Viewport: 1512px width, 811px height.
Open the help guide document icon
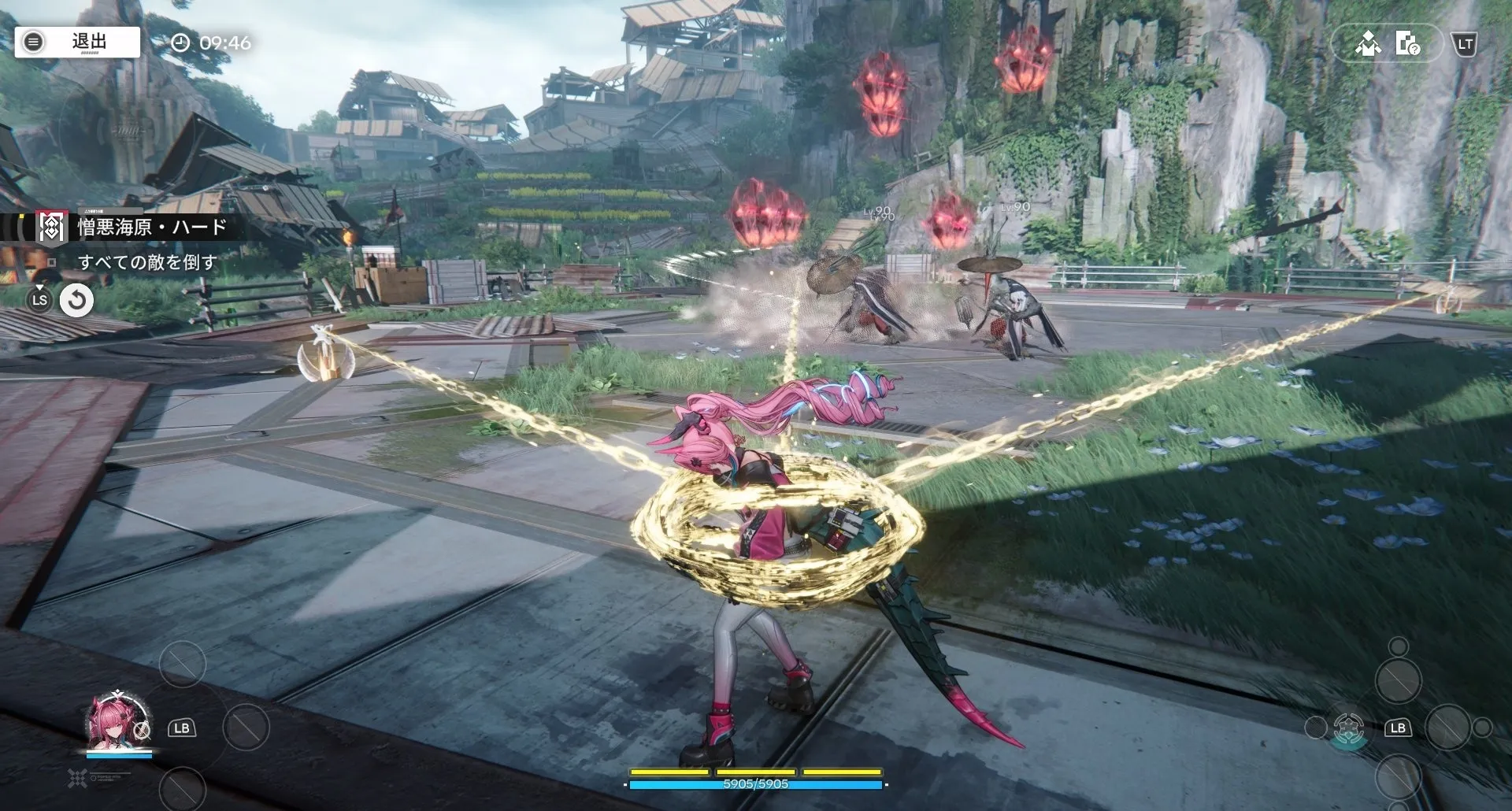click(1407, 44)
